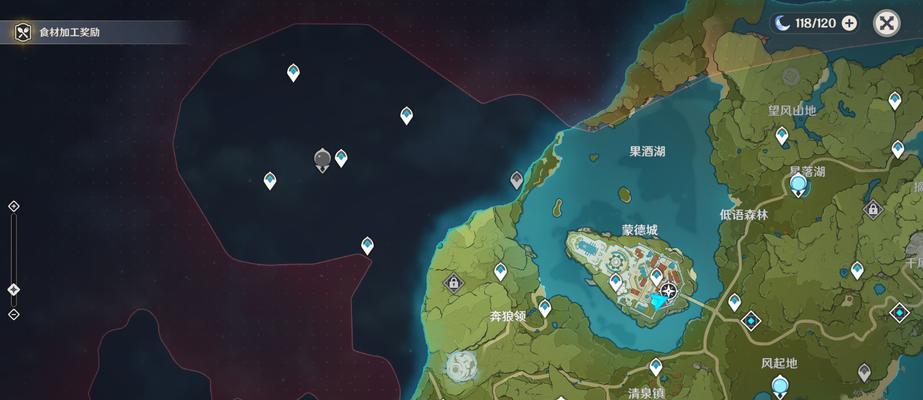The width and height of the screenshot is (923, 400).
Task: Add resin with the plus button
Action: 849,23
